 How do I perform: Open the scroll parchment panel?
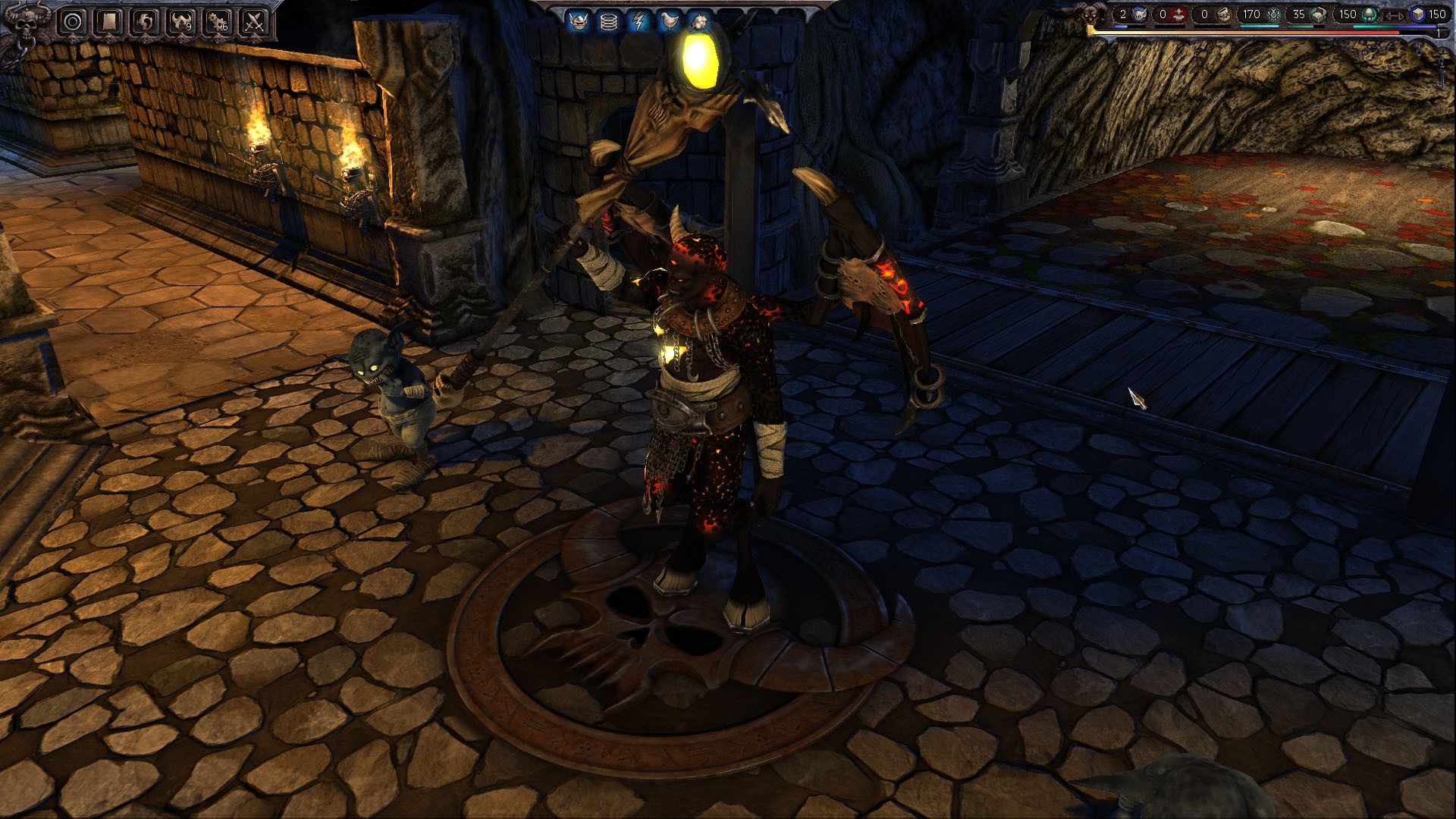(x=108, y=20)
